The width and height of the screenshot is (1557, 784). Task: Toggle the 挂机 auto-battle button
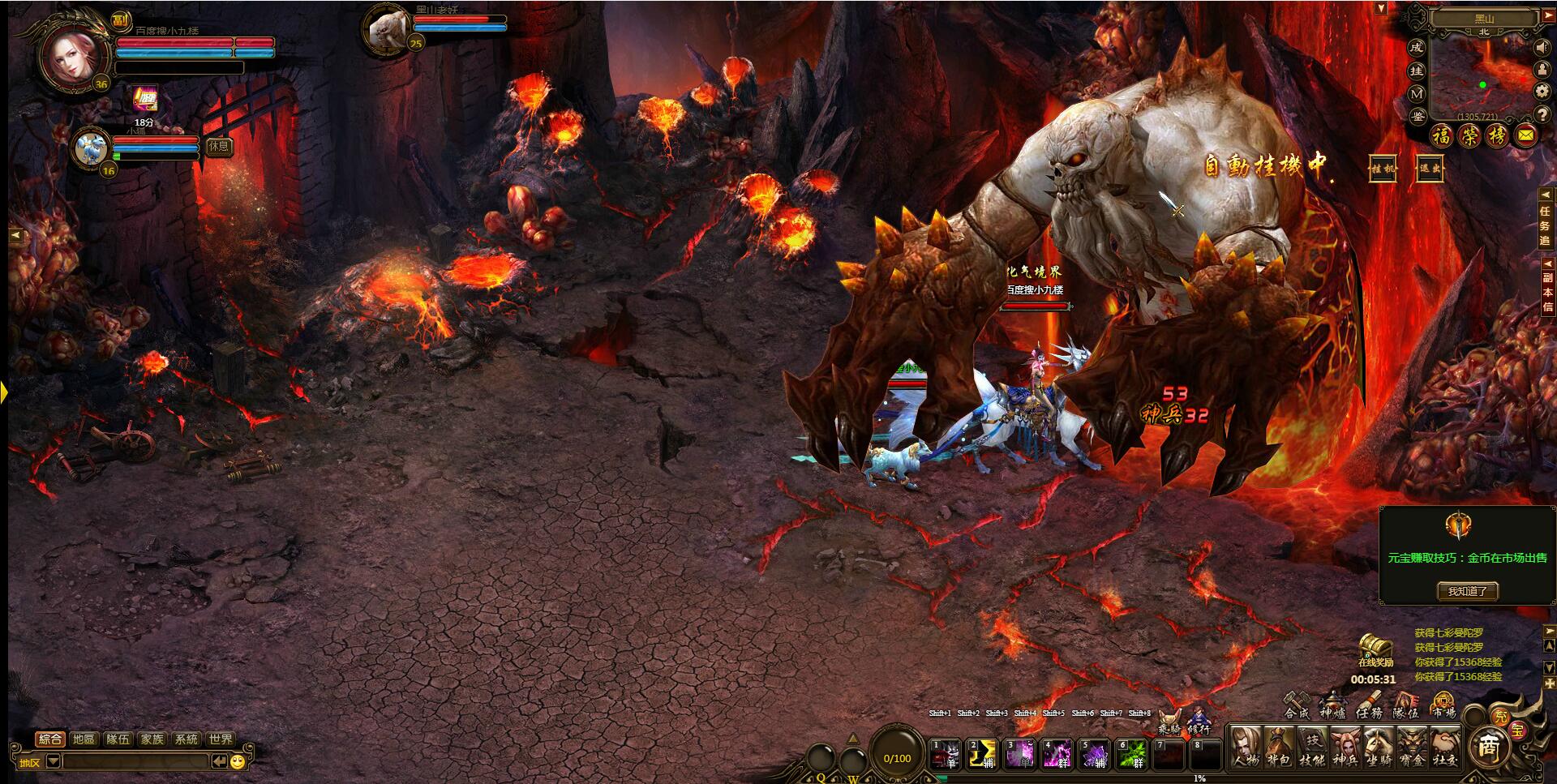coord(1383,169)
